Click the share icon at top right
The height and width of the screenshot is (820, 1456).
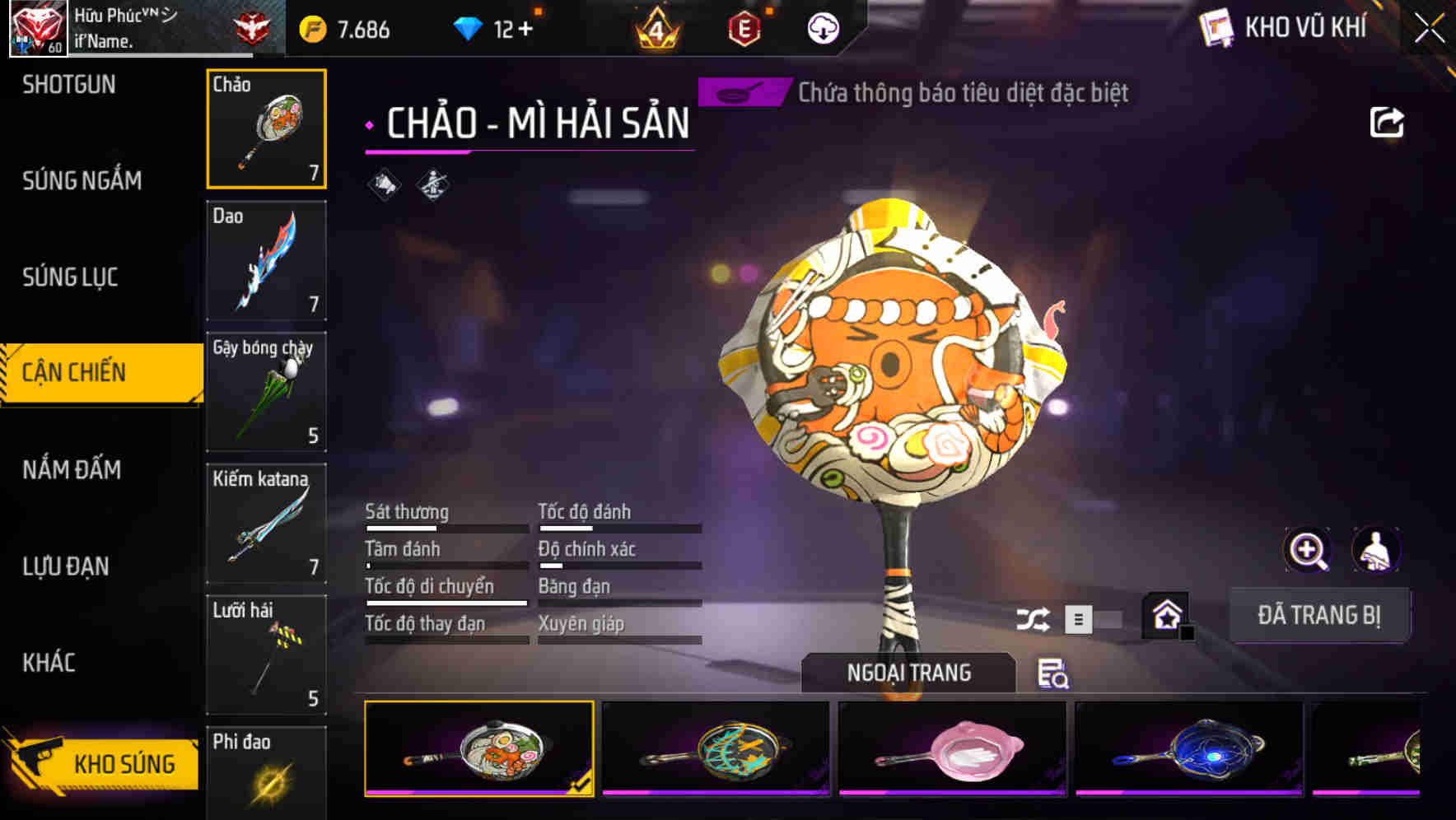point(1388,121)
